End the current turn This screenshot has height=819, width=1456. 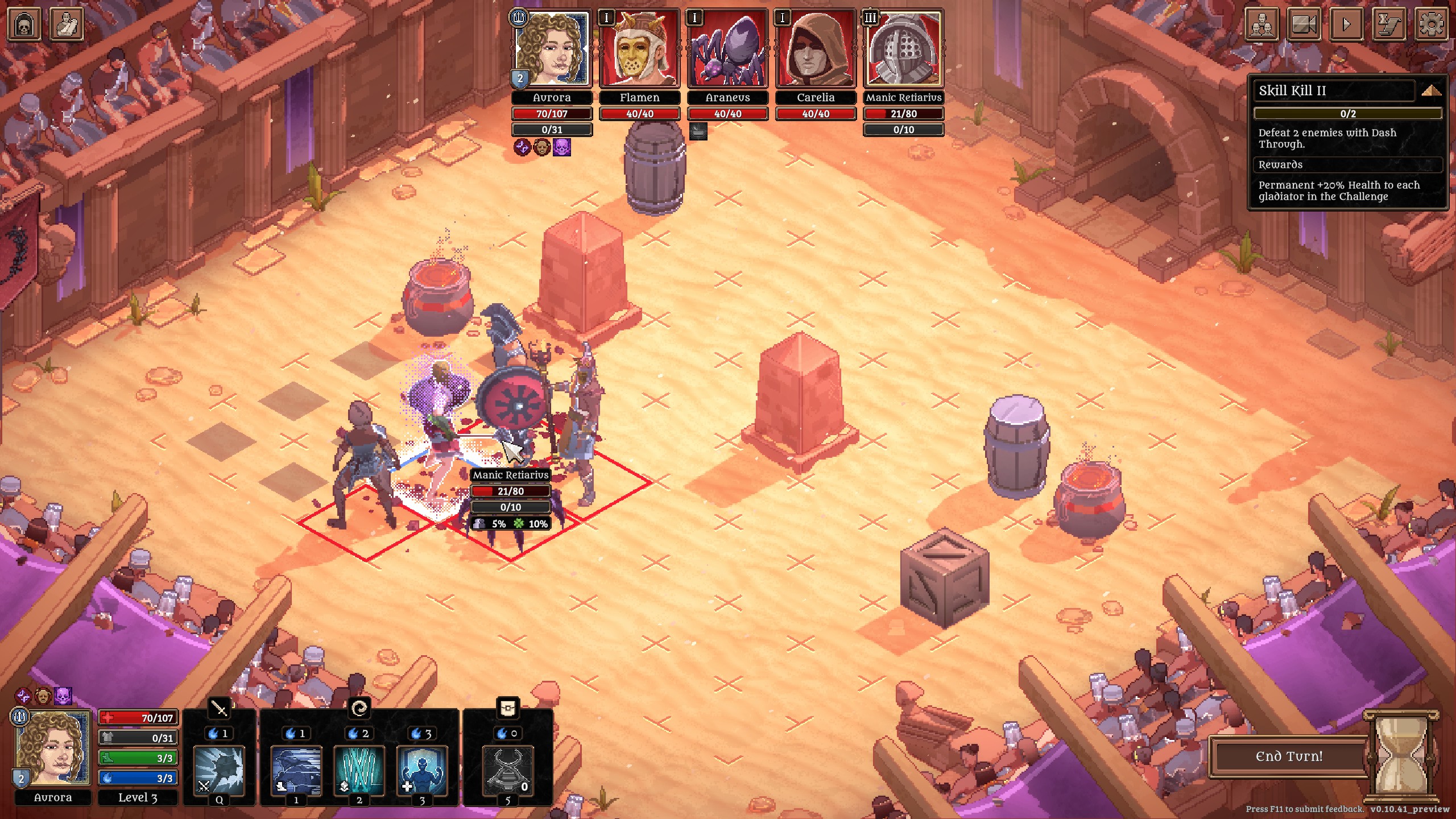point(1289,756)
